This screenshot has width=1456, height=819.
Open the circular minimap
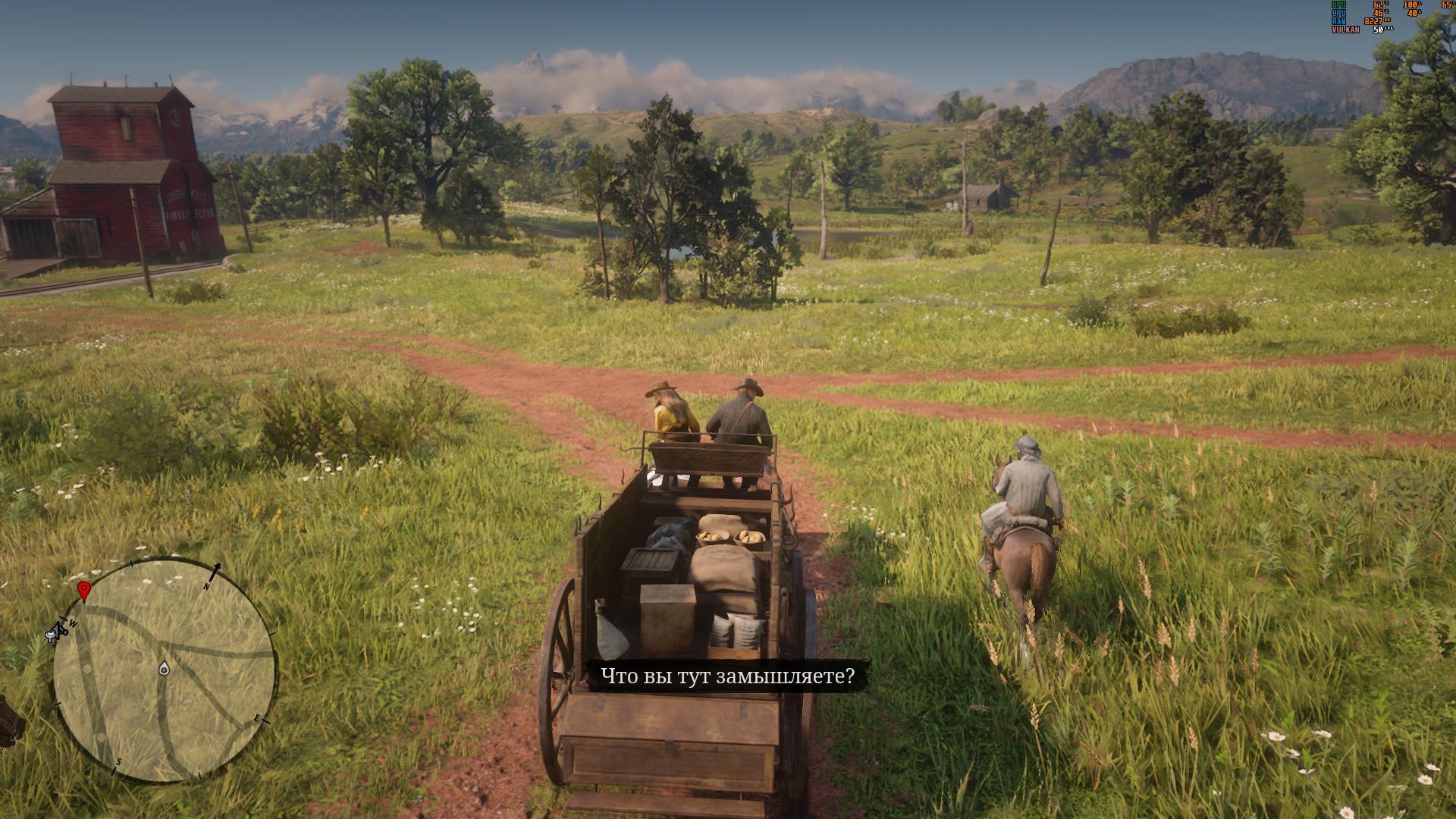(x=163, y=671)
